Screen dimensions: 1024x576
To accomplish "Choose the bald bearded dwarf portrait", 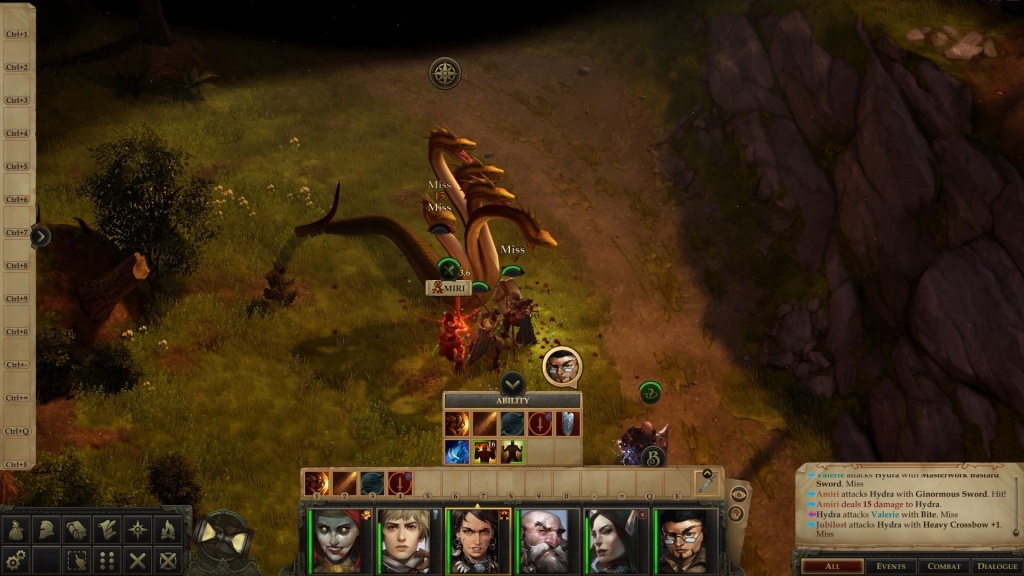I will [x=548, y=541].
